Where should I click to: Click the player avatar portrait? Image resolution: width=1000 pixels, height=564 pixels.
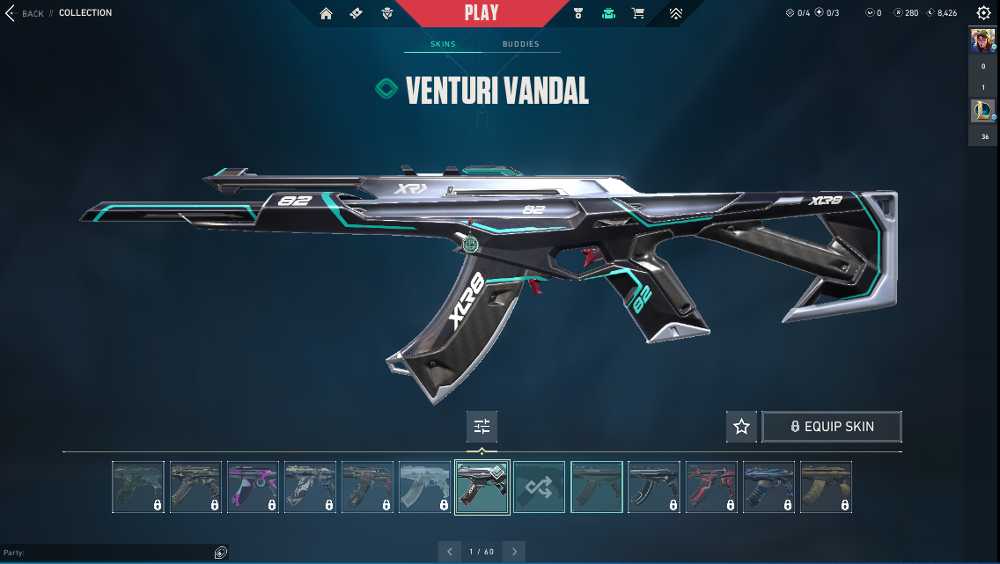(x=982, y=41)
